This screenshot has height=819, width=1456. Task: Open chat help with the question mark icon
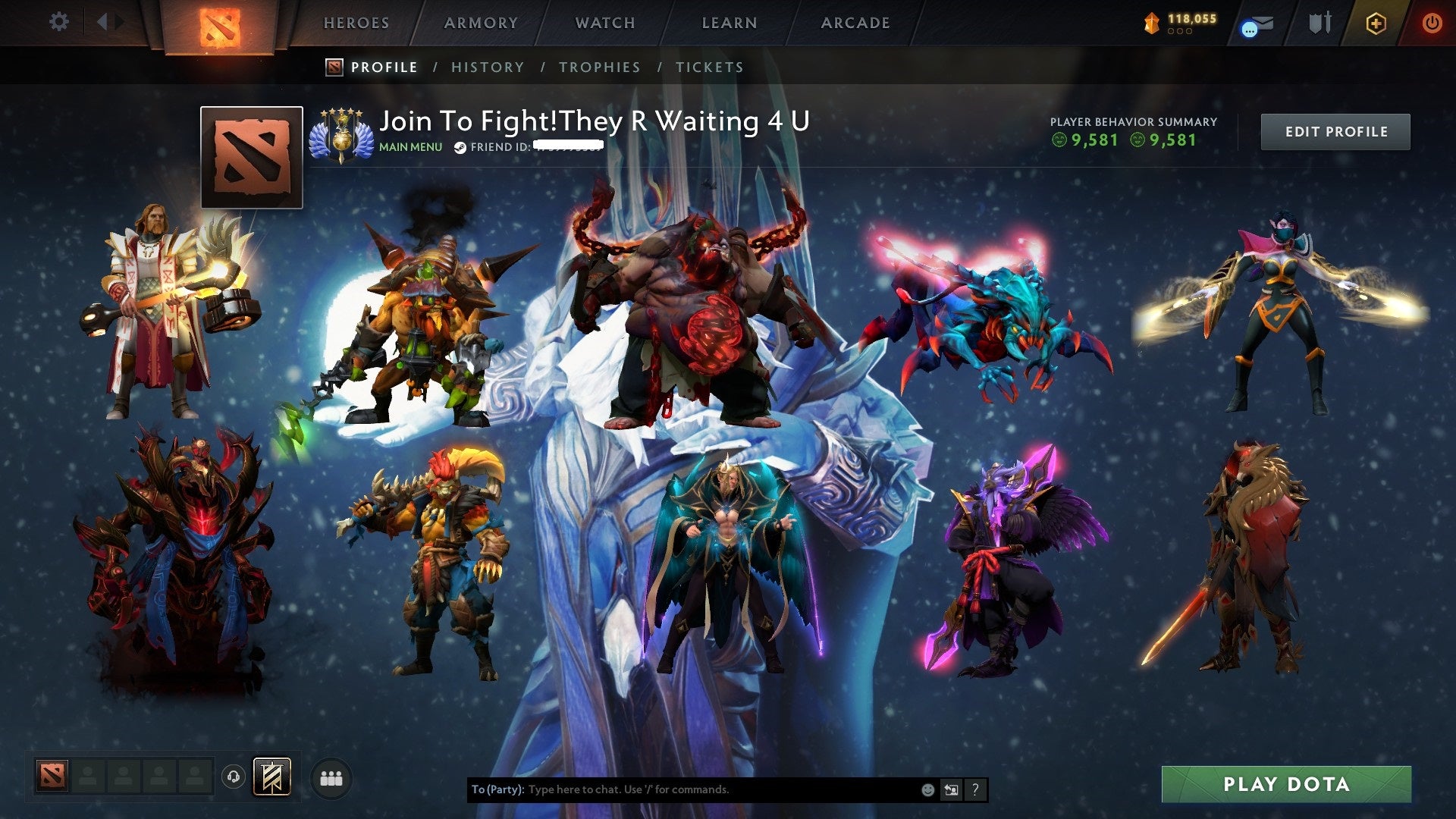(975, 789)
